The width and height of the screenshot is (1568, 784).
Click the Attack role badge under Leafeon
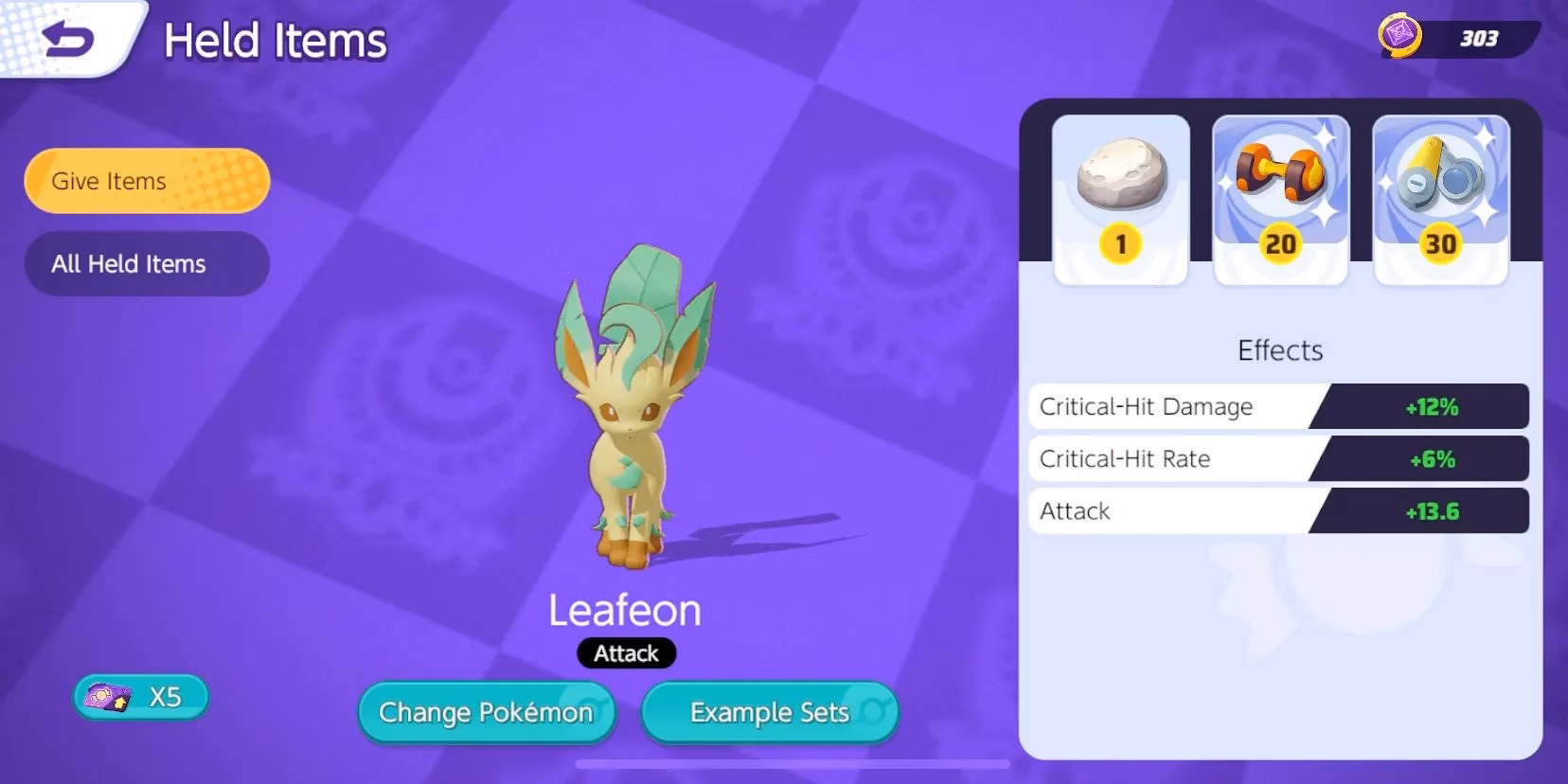pos(625,653)
